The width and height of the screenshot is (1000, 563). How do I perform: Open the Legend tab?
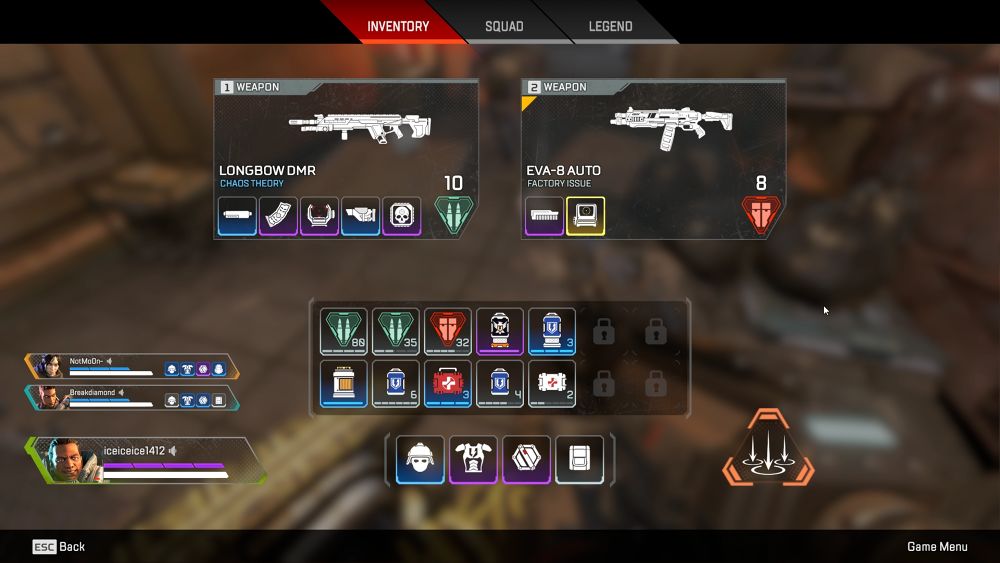click(610, 26)
